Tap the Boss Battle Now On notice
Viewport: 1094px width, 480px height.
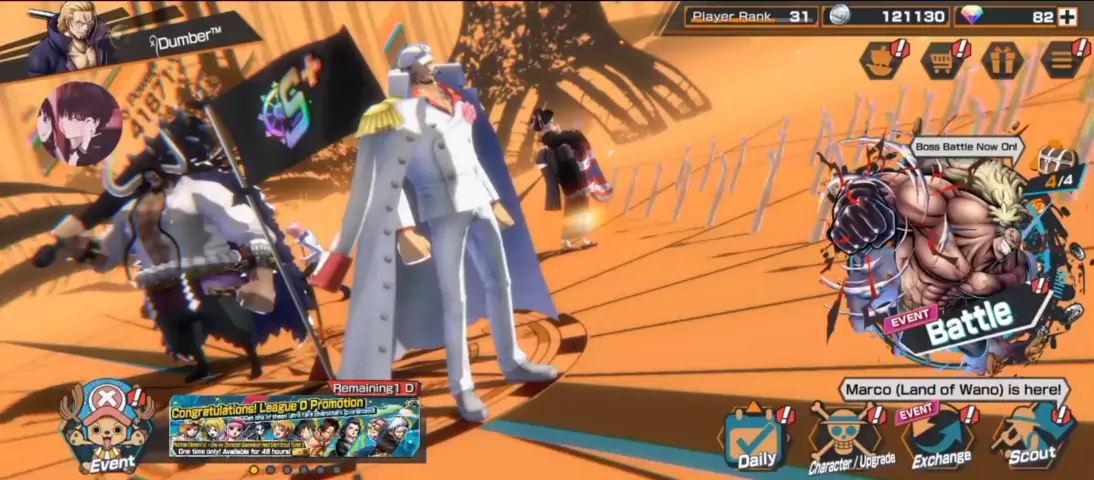967,147
